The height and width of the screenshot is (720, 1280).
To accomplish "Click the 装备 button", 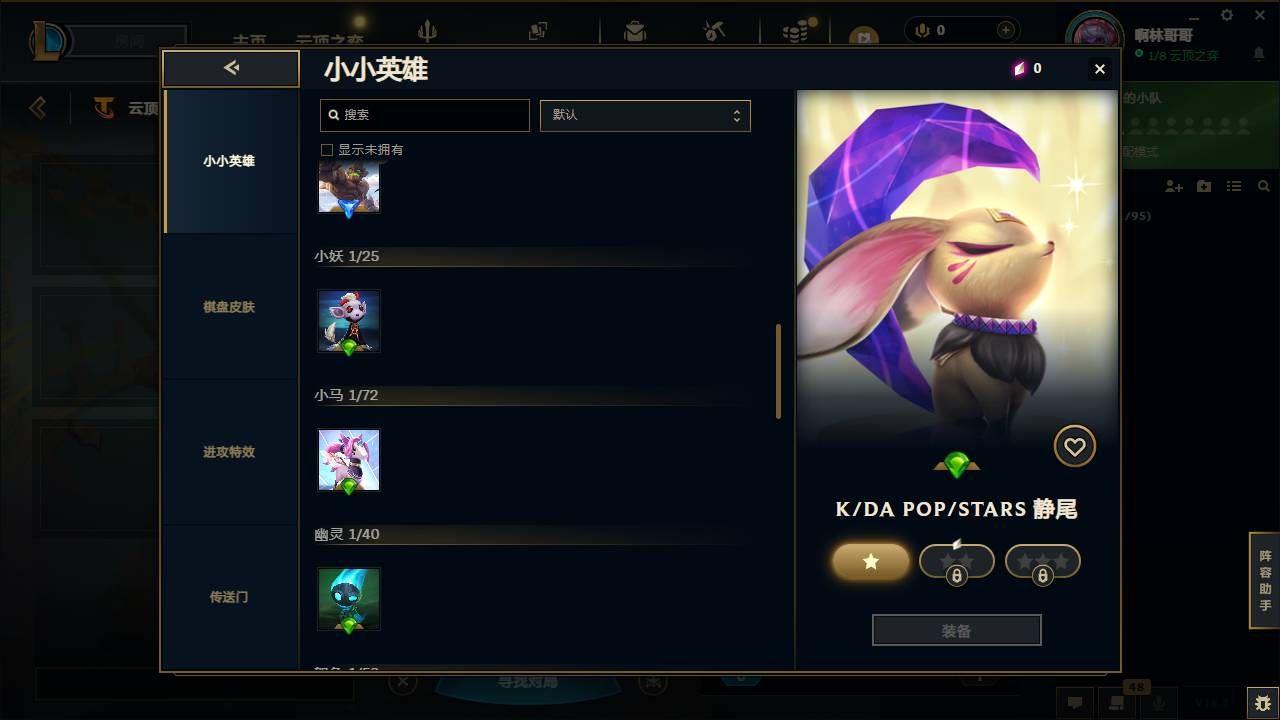I will click(956, 629).
